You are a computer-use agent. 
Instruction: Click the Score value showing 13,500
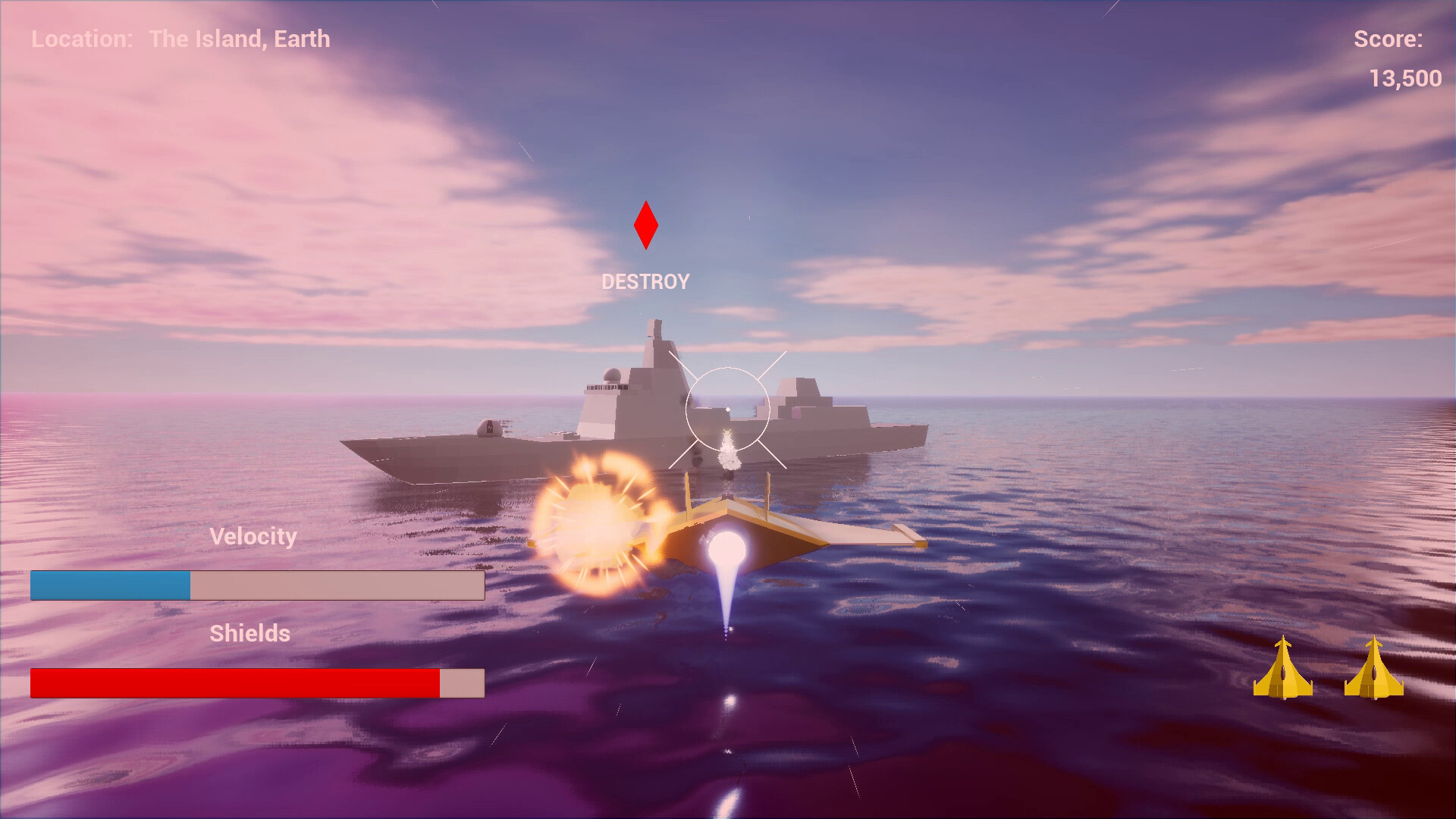[1407, 78]
